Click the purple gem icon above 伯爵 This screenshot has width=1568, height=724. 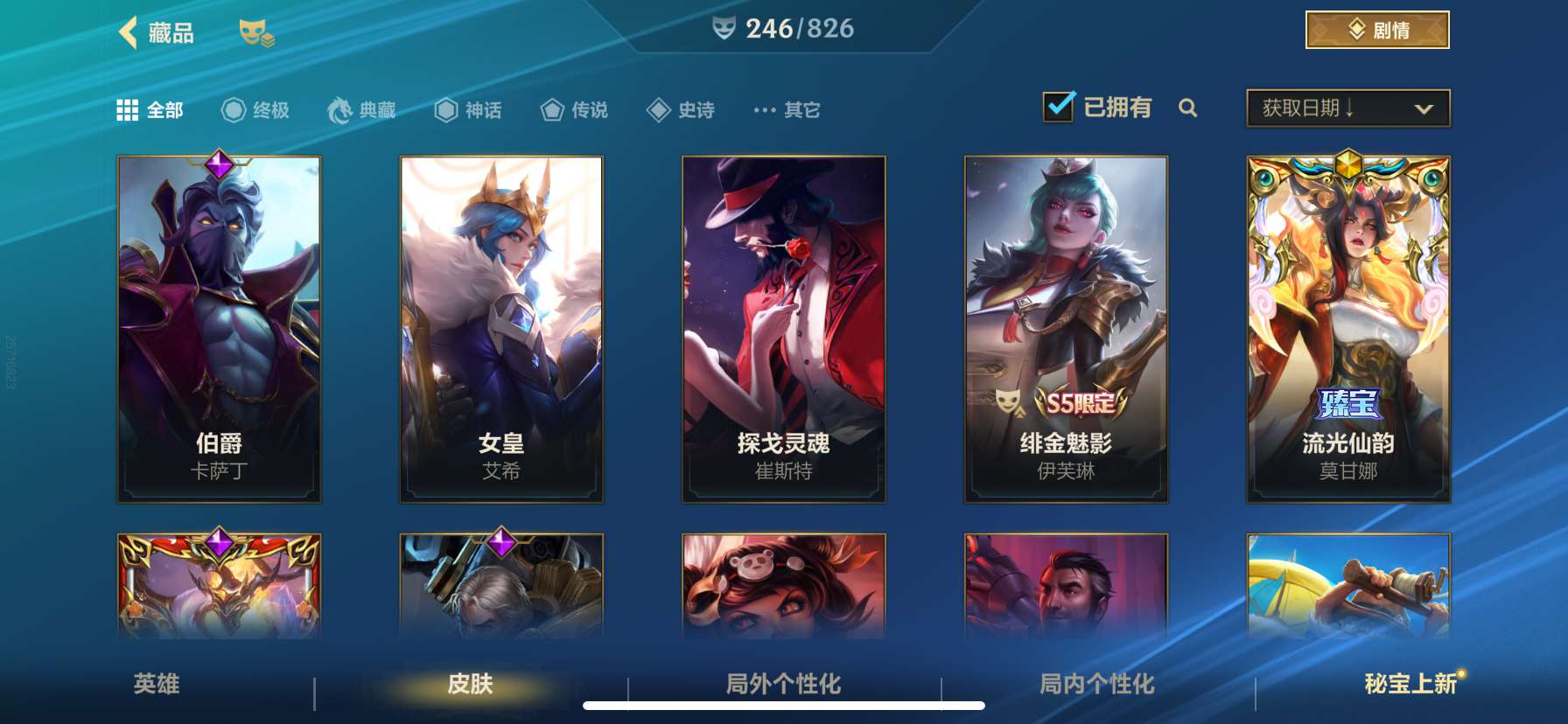click(218, 164)
